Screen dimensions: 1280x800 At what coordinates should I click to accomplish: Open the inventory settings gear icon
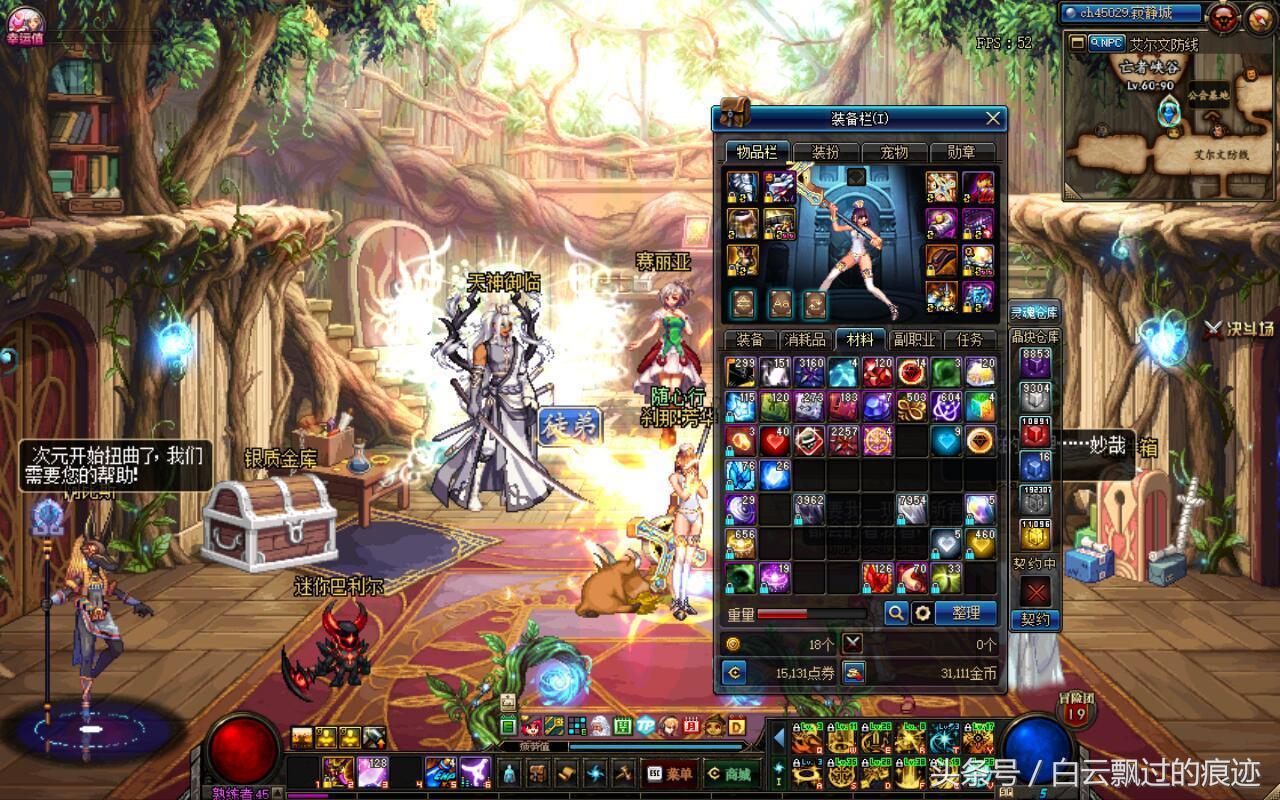coord(924,614)
